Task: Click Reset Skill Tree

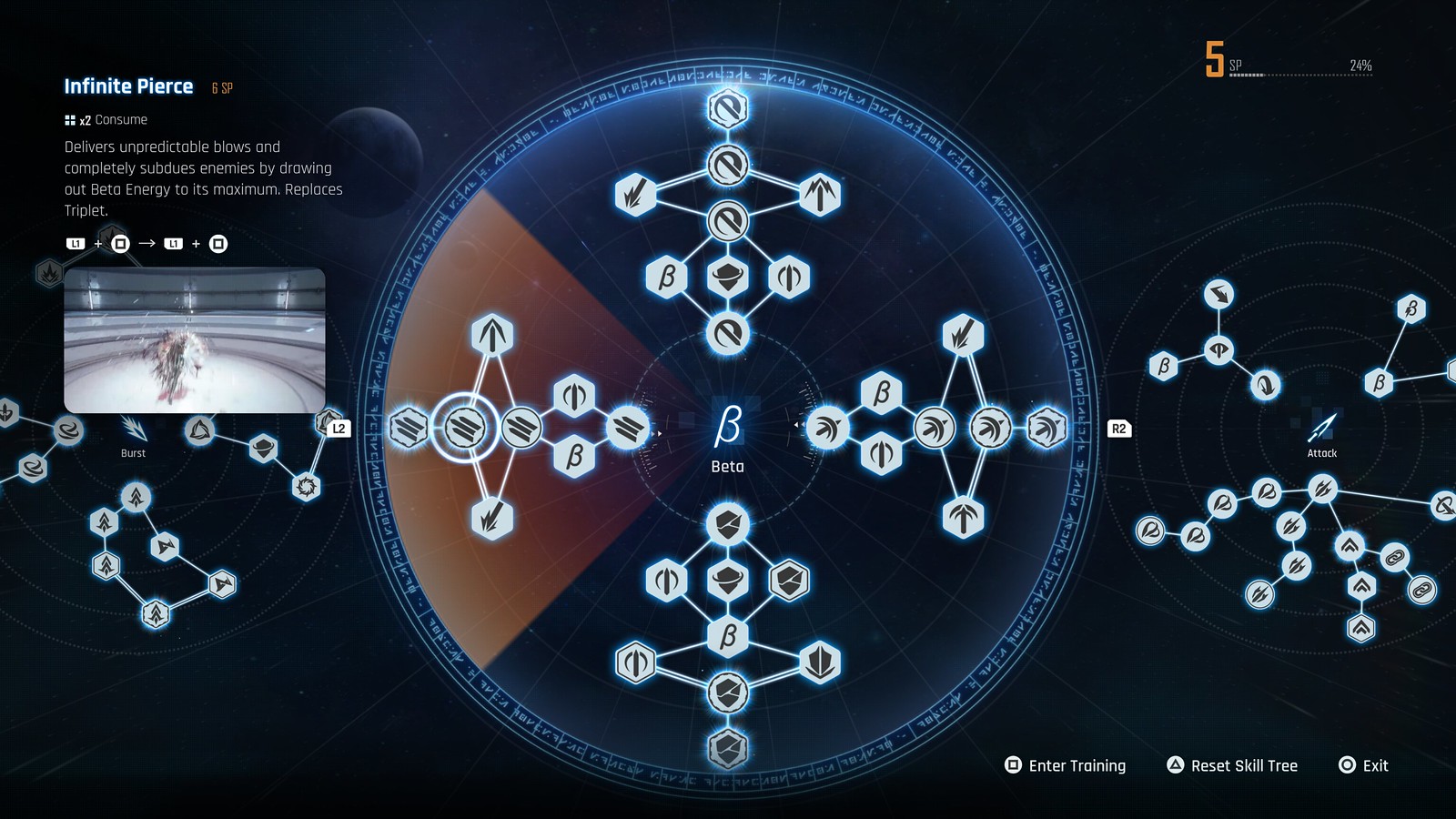Action: 1234,765
